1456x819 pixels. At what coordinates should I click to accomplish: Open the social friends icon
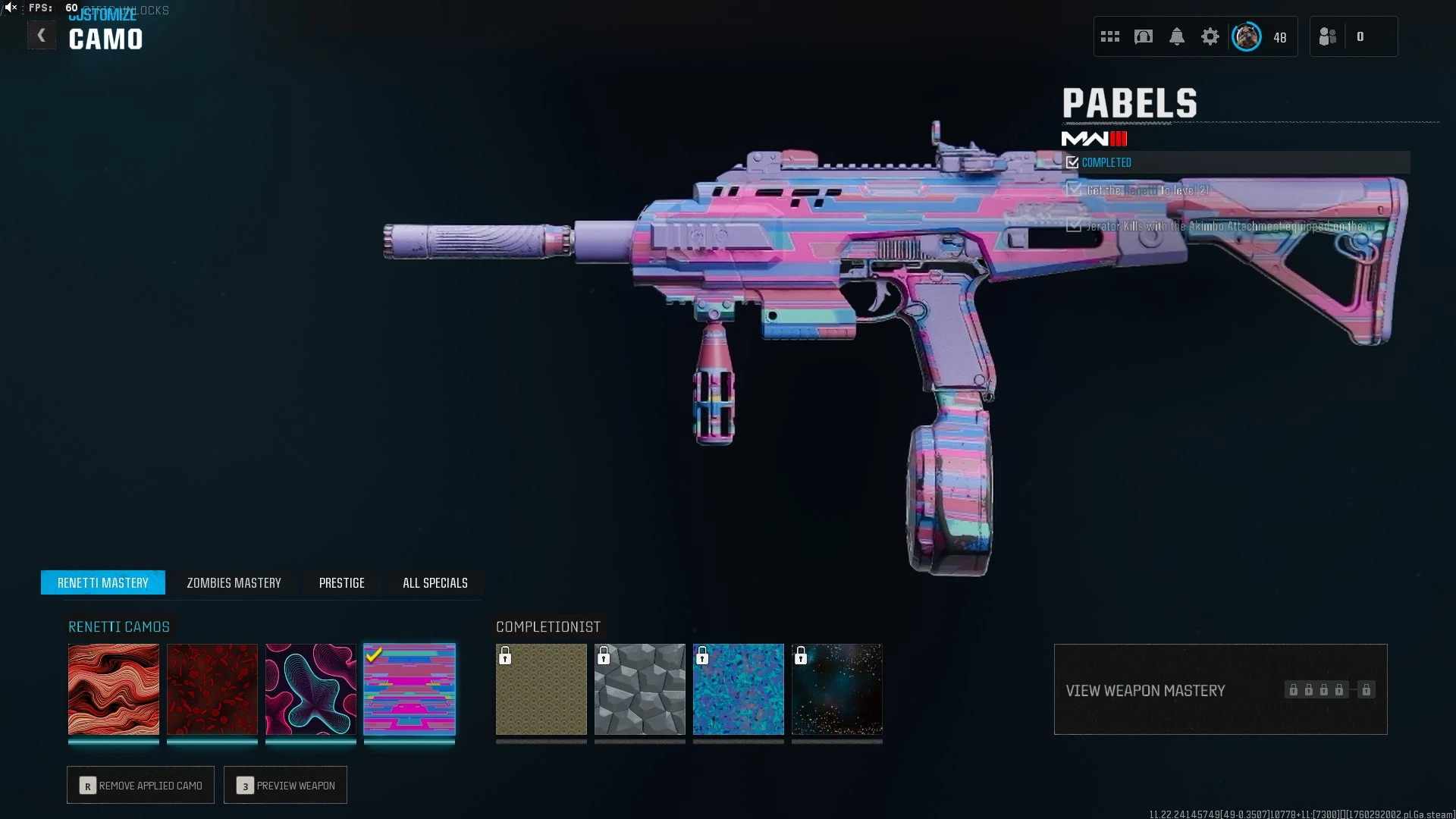tap(1328, 36)
